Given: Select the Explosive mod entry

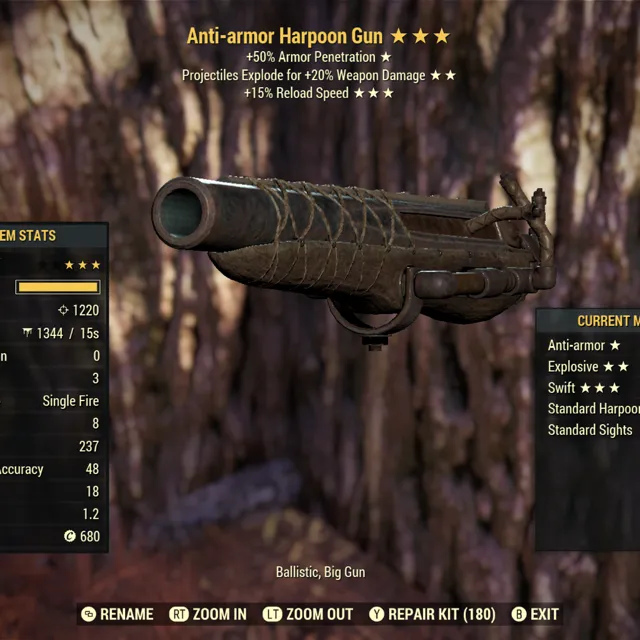Looking at the screenshot, I should 588,367.
